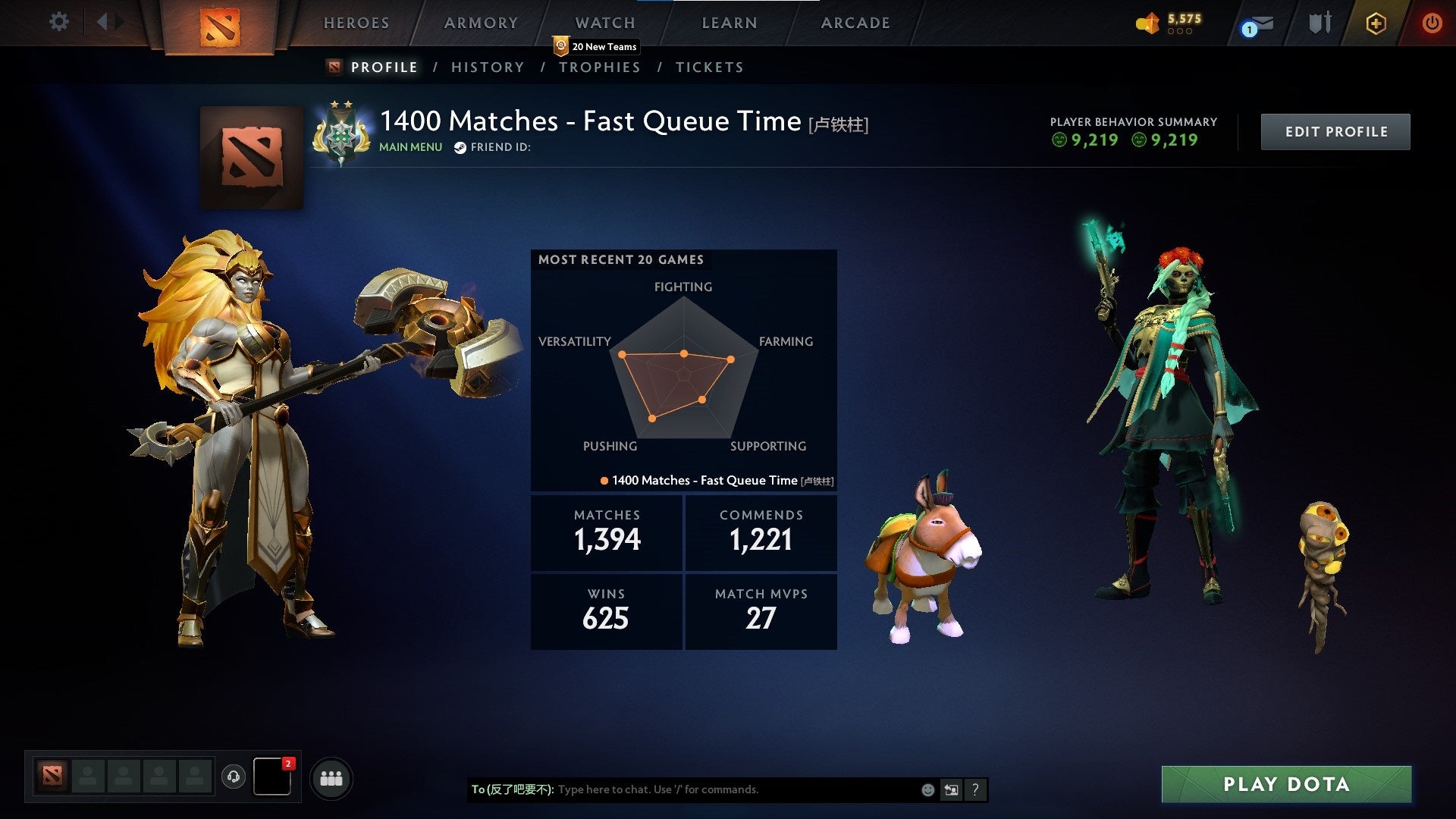The width and height of the screenshot is (1456, 819).
Task: Click the Steam icon beside Friend ID
Action: point(459,147)
